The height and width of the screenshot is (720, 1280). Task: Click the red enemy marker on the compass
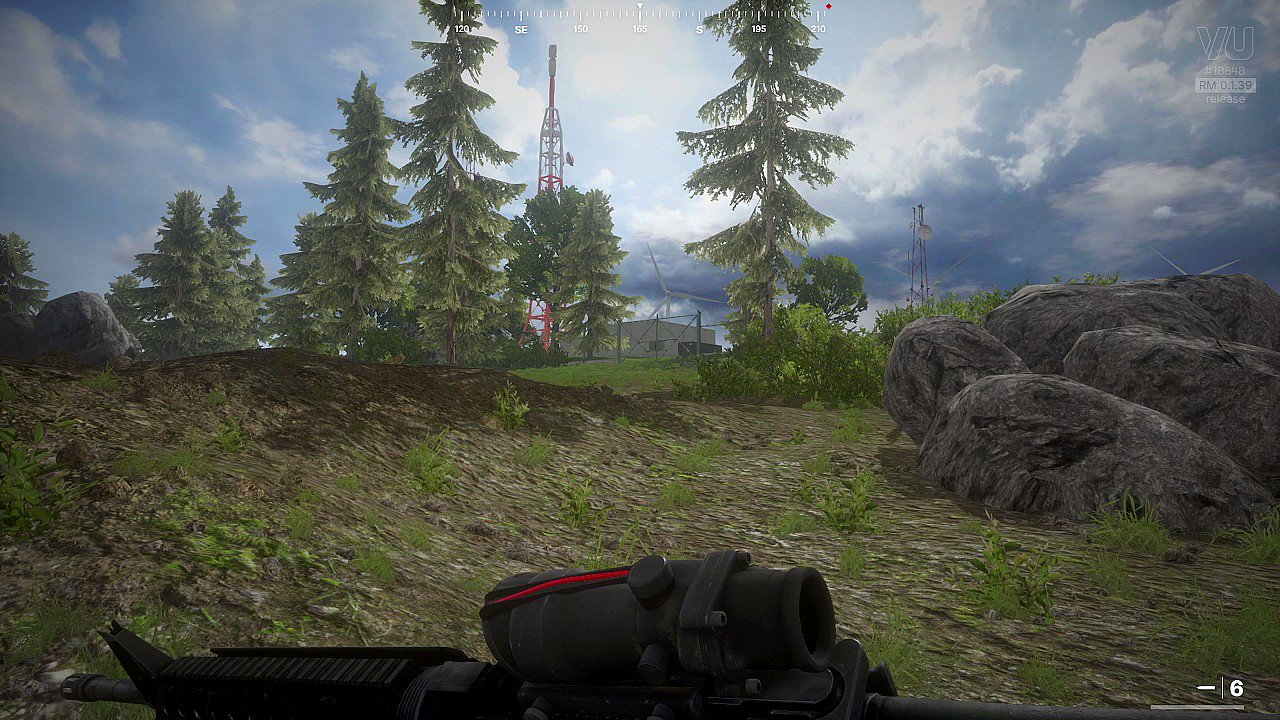tap(829, 5)
